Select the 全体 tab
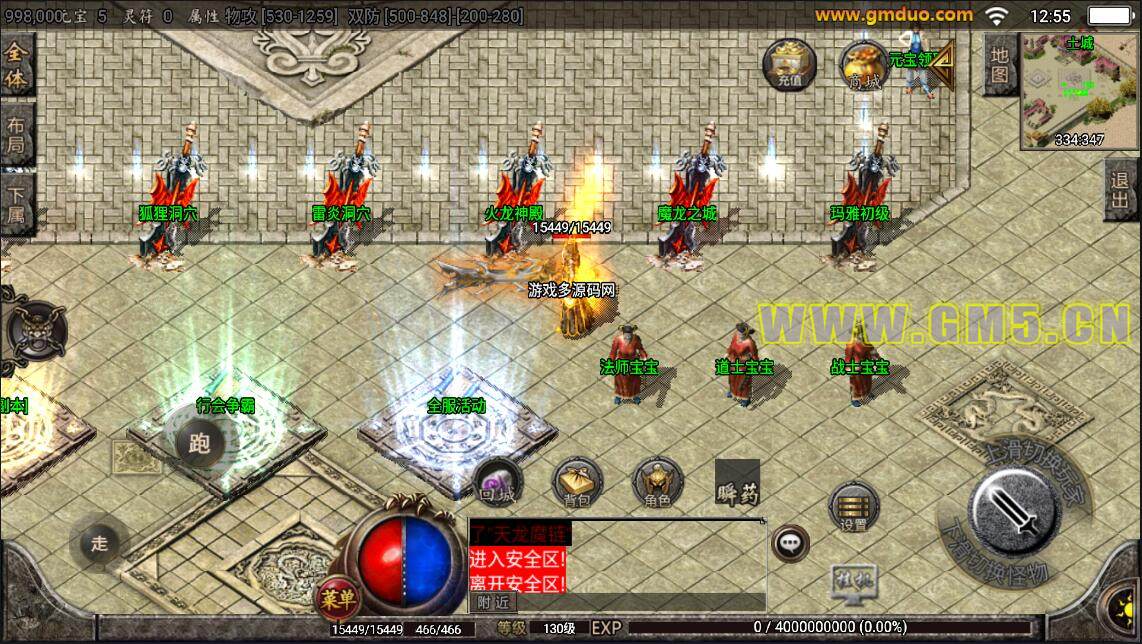This screenshot has height=644, width=1142. pos(16,65)
